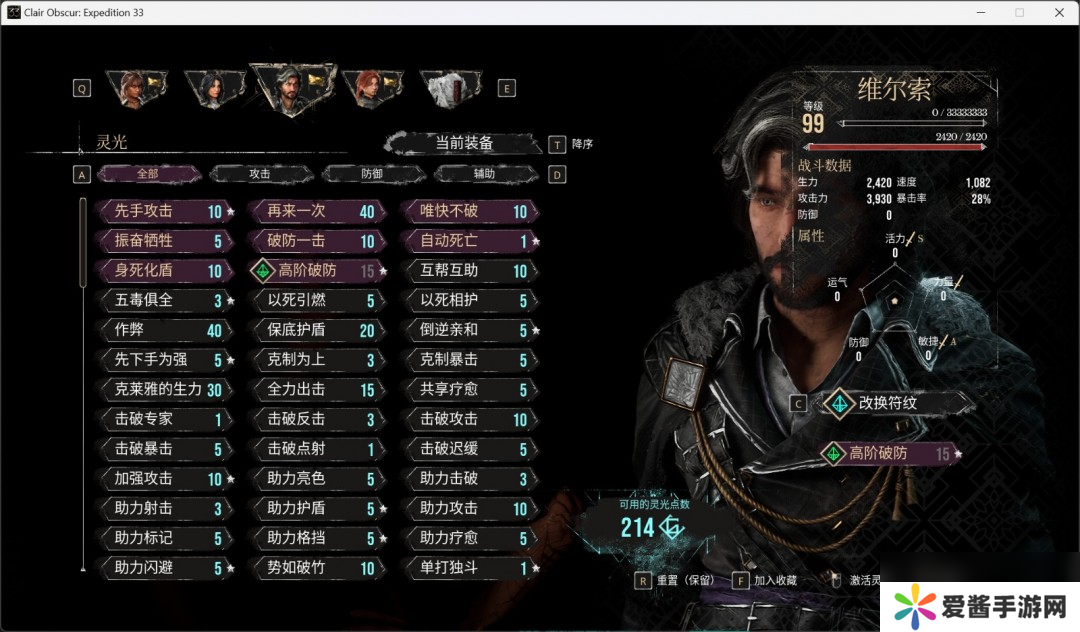This screenshot has height=632, width=1080.
Task: Select the 防御 category tab
Action: point(372,174)
